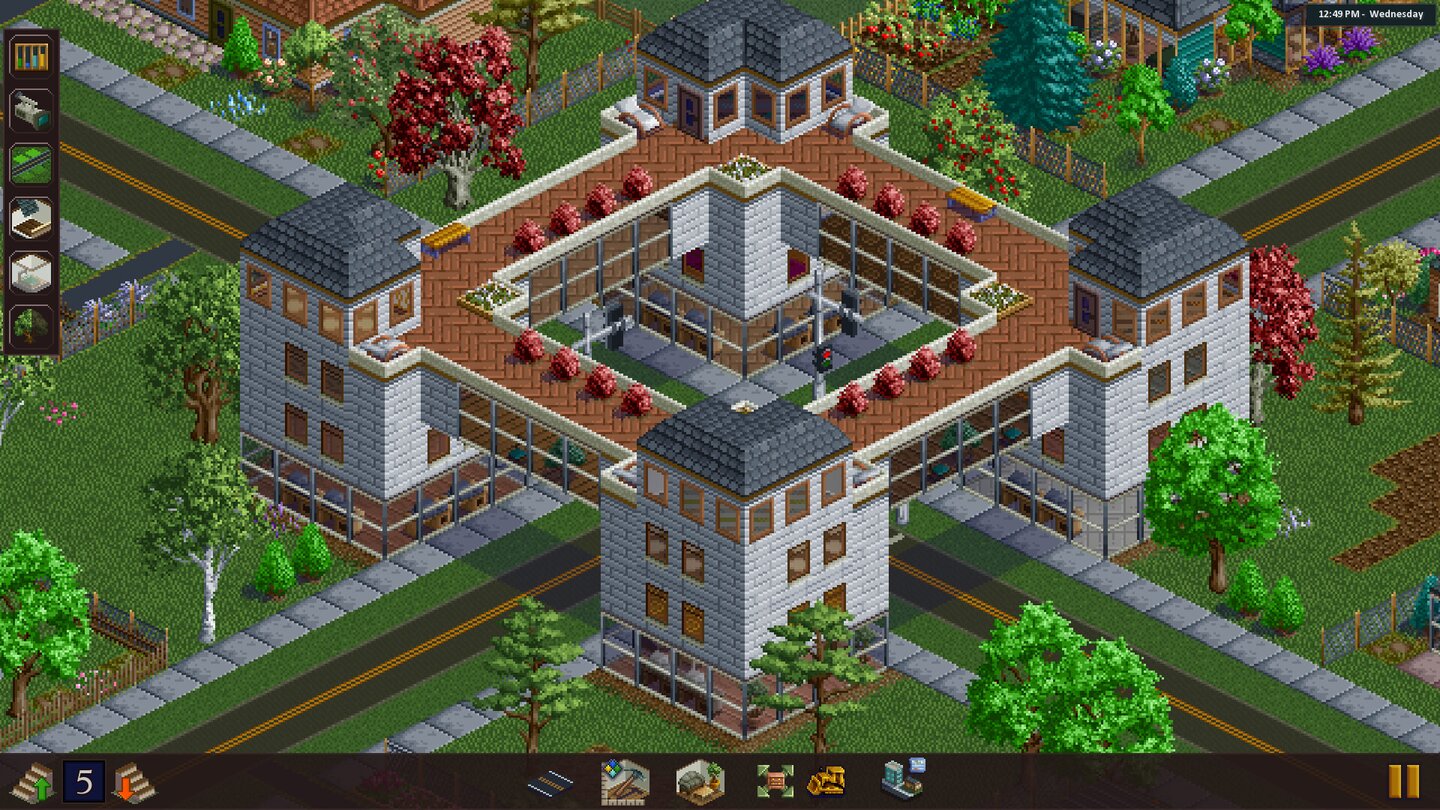Click the brush size value field showing 5
The image size is (1440, 810).
pos(83,780)
